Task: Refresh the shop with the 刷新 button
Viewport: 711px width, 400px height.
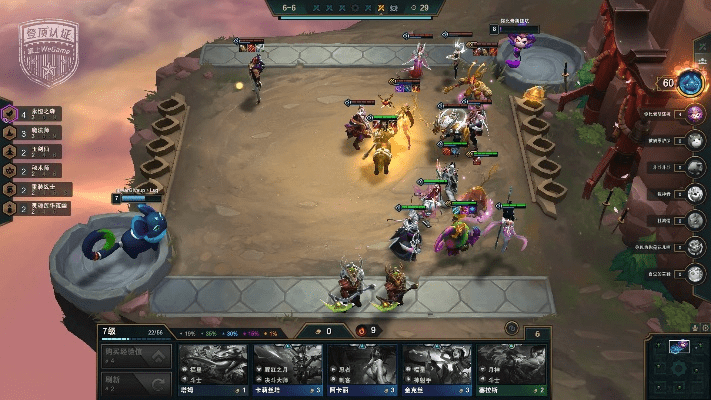Action: pyautogui.click(x=135, y=382)
